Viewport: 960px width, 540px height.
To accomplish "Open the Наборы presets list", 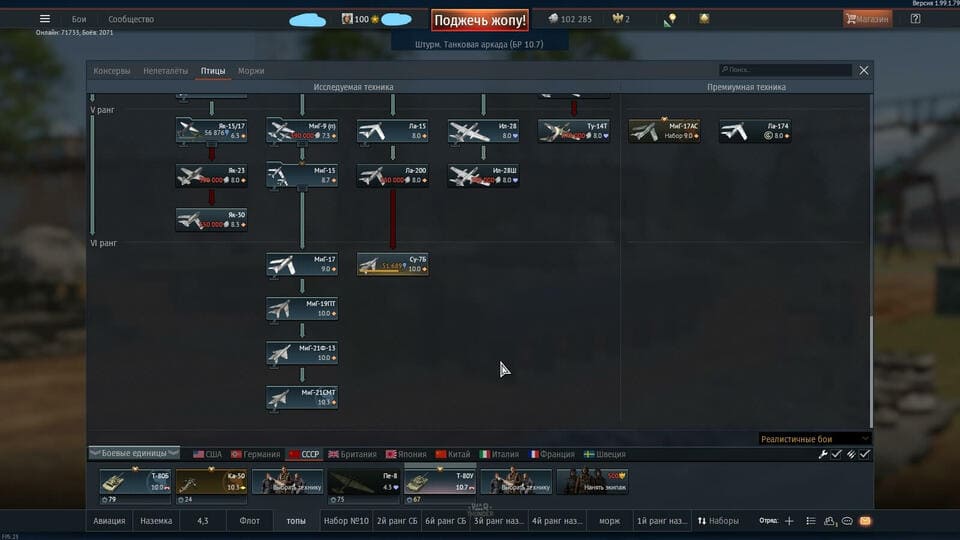I will click(x=719, y=521).
